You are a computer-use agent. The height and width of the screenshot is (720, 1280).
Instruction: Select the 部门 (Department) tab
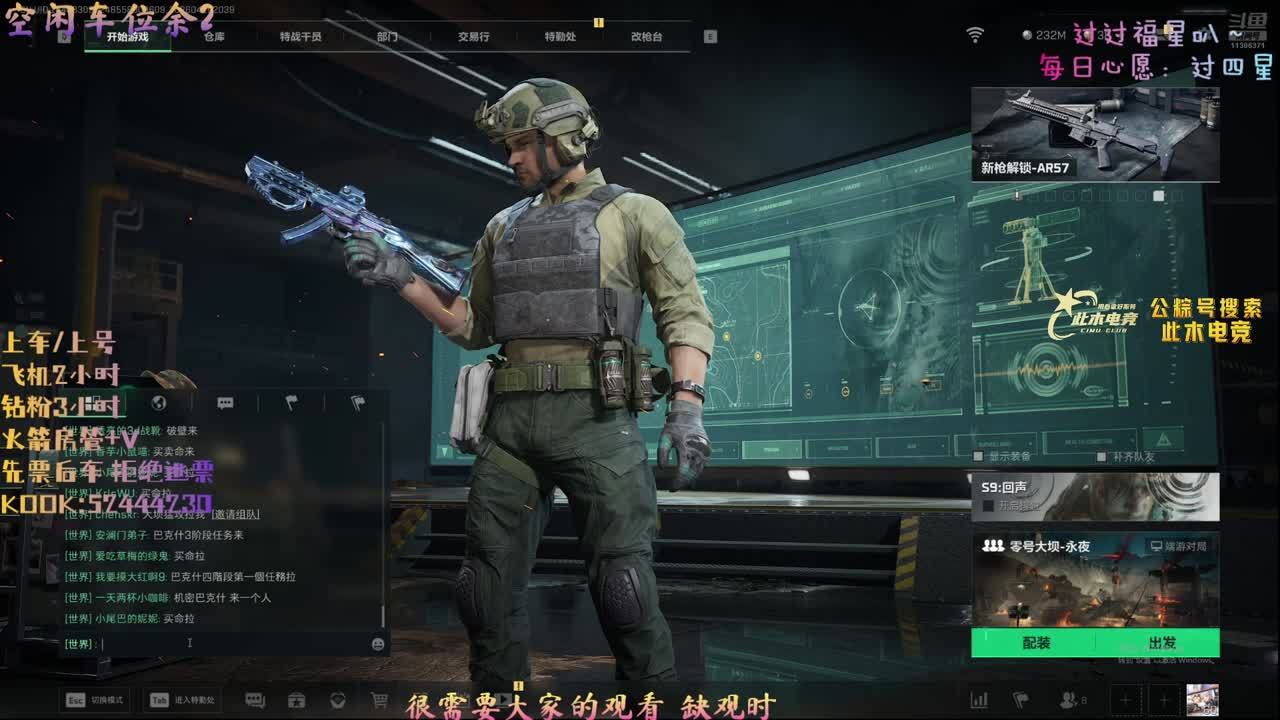tap(387, 37)
